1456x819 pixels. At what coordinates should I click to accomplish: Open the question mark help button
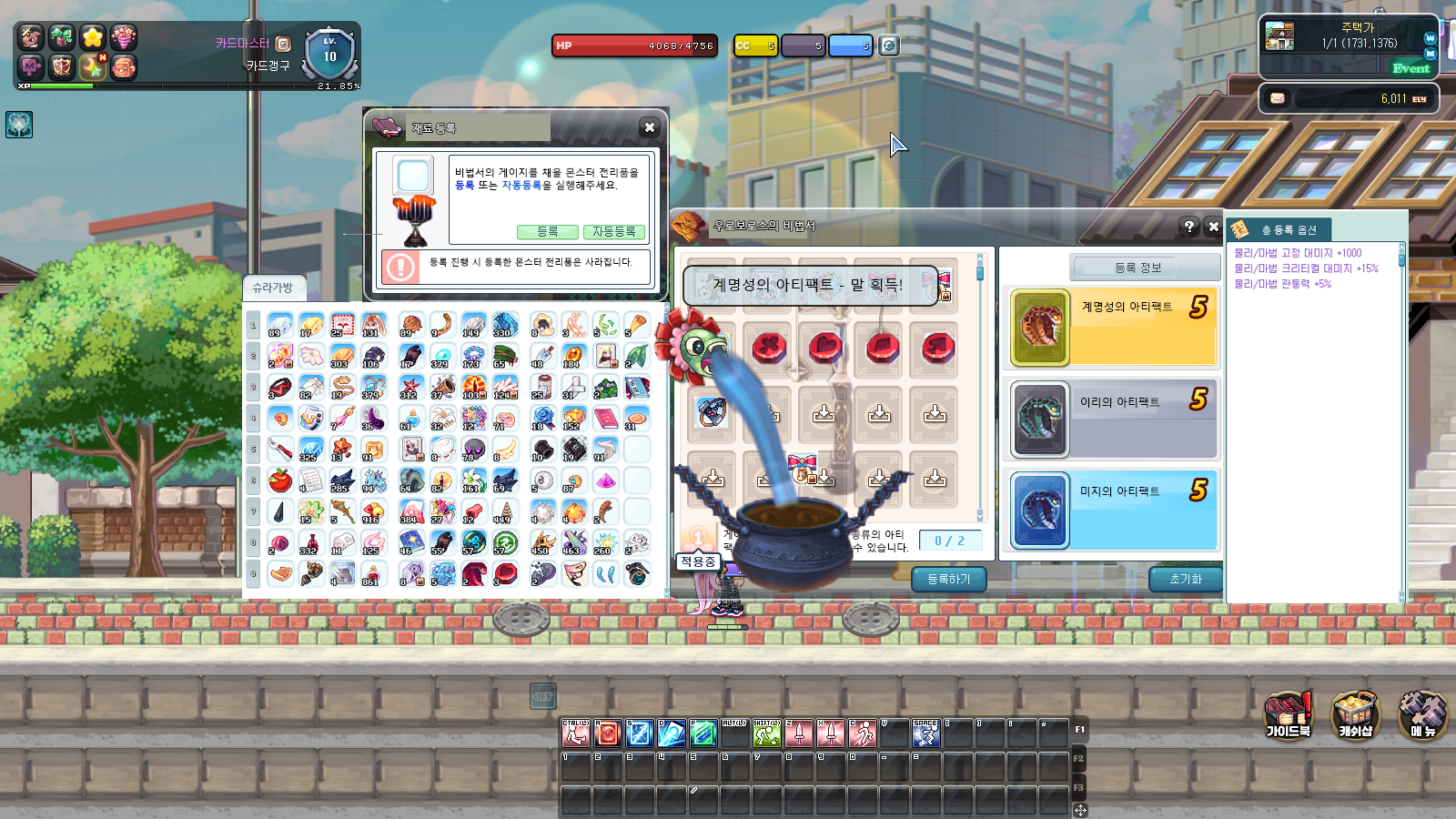(x=1188, y=227)
